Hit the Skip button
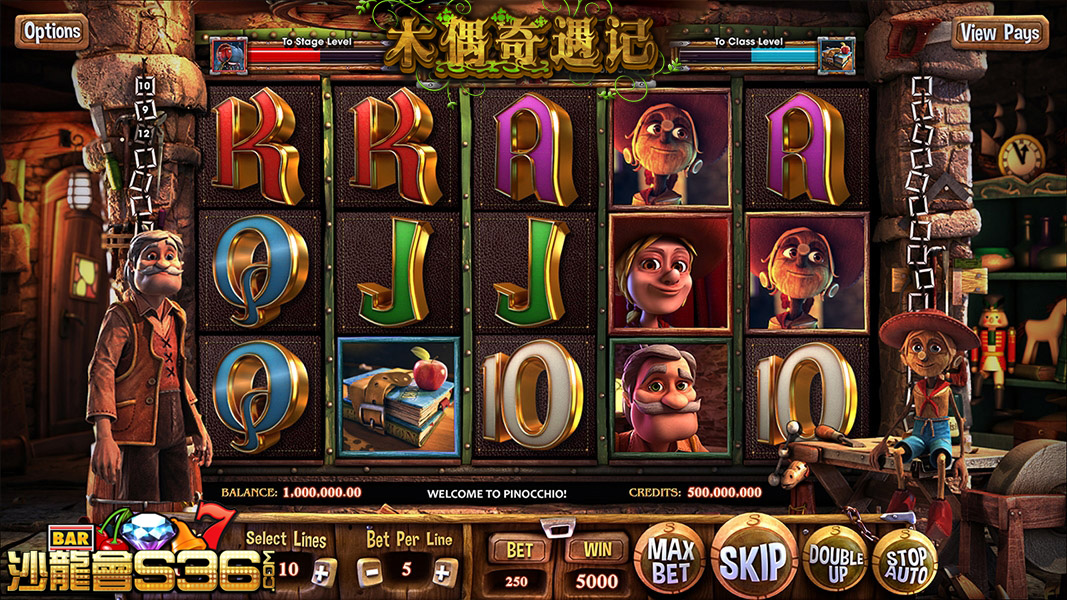This screenshot has height=600, width=1067. [752, 559]
